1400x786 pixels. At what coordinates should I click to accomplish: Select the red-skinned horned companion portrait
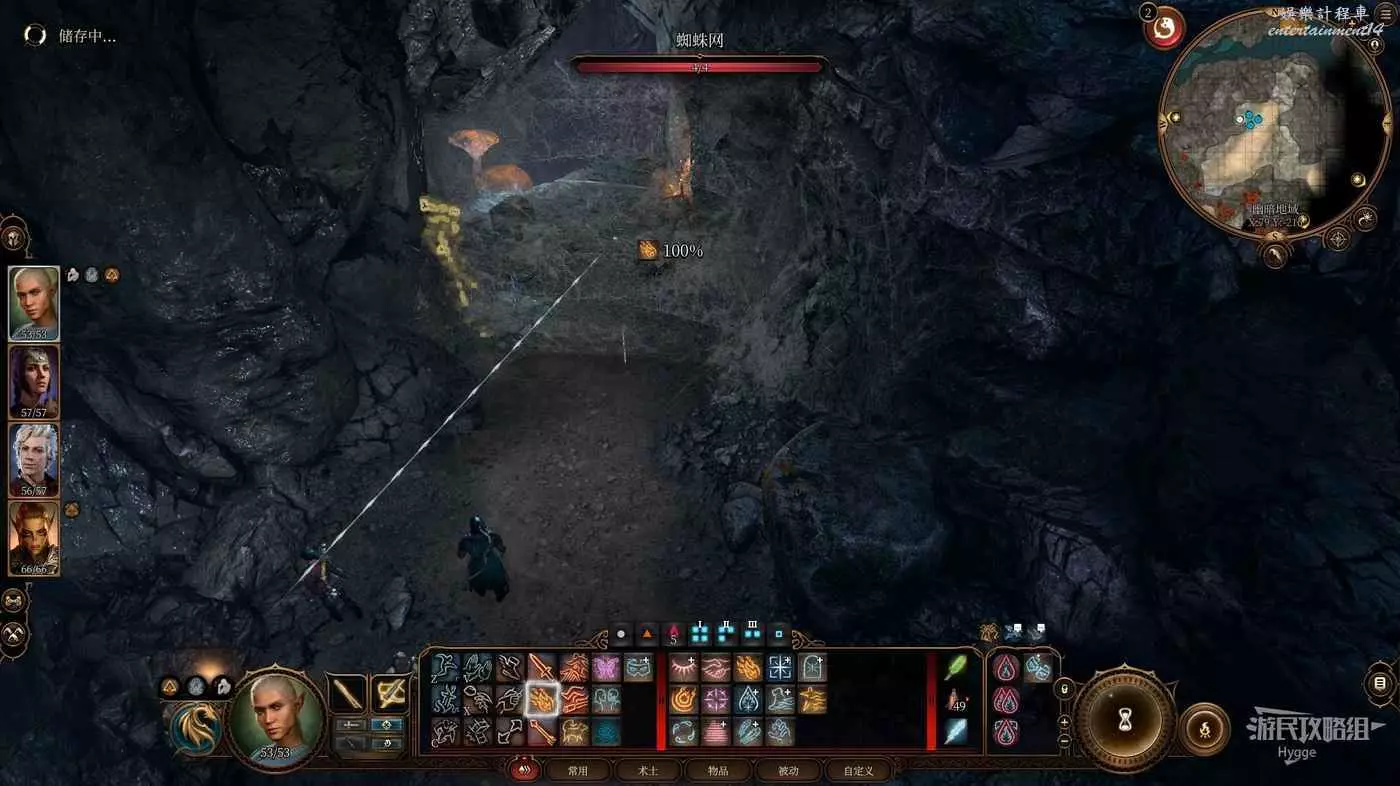[34, 537]
